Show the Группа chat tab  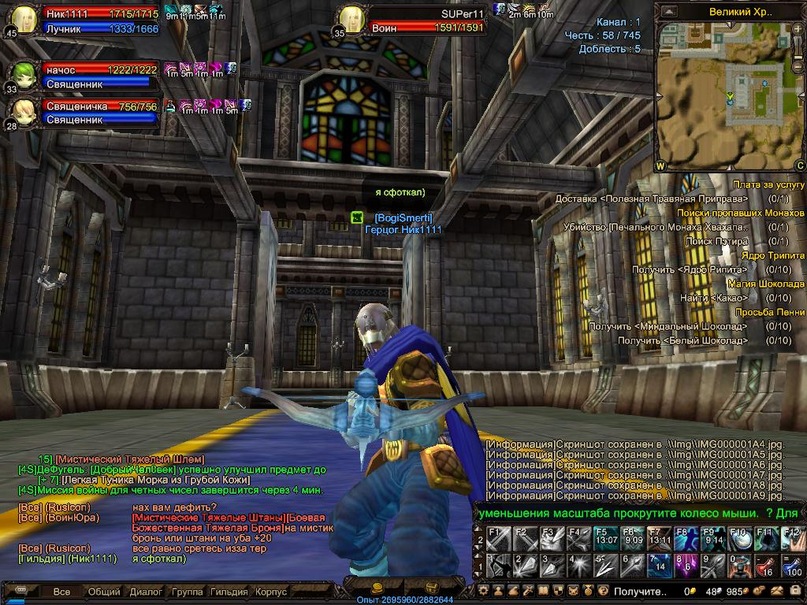[x=187, y=591]
